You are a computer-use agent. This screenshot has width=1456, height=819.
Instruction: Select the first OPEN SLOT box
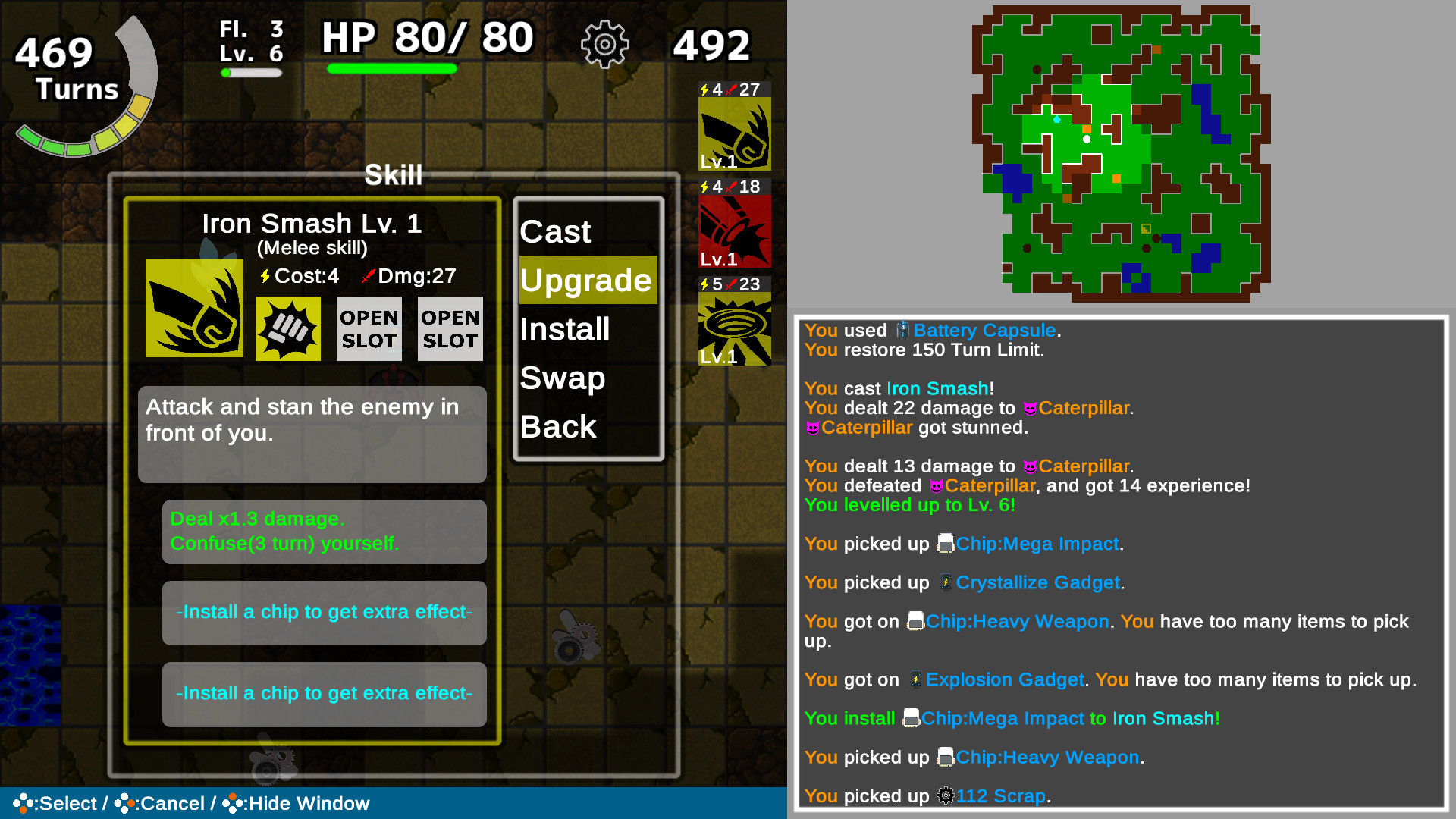coord(369,328)
